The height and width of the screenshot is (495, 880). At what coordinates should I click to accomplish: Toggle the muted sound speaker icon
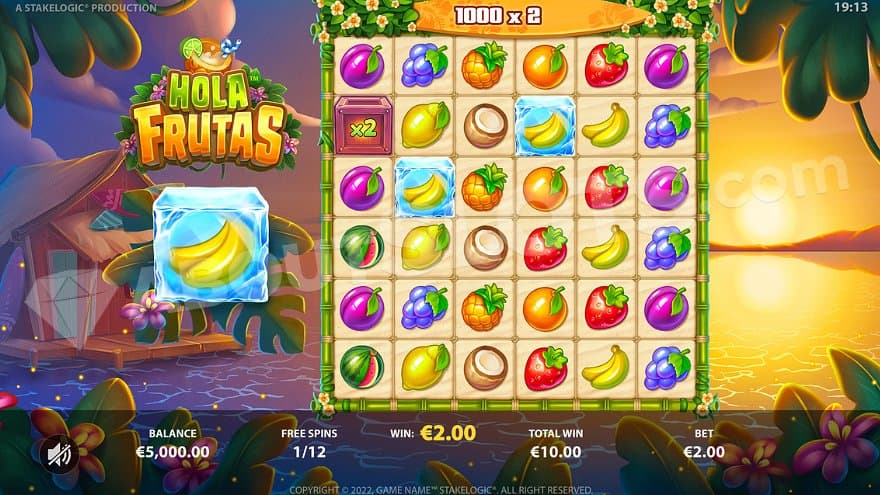58,455
